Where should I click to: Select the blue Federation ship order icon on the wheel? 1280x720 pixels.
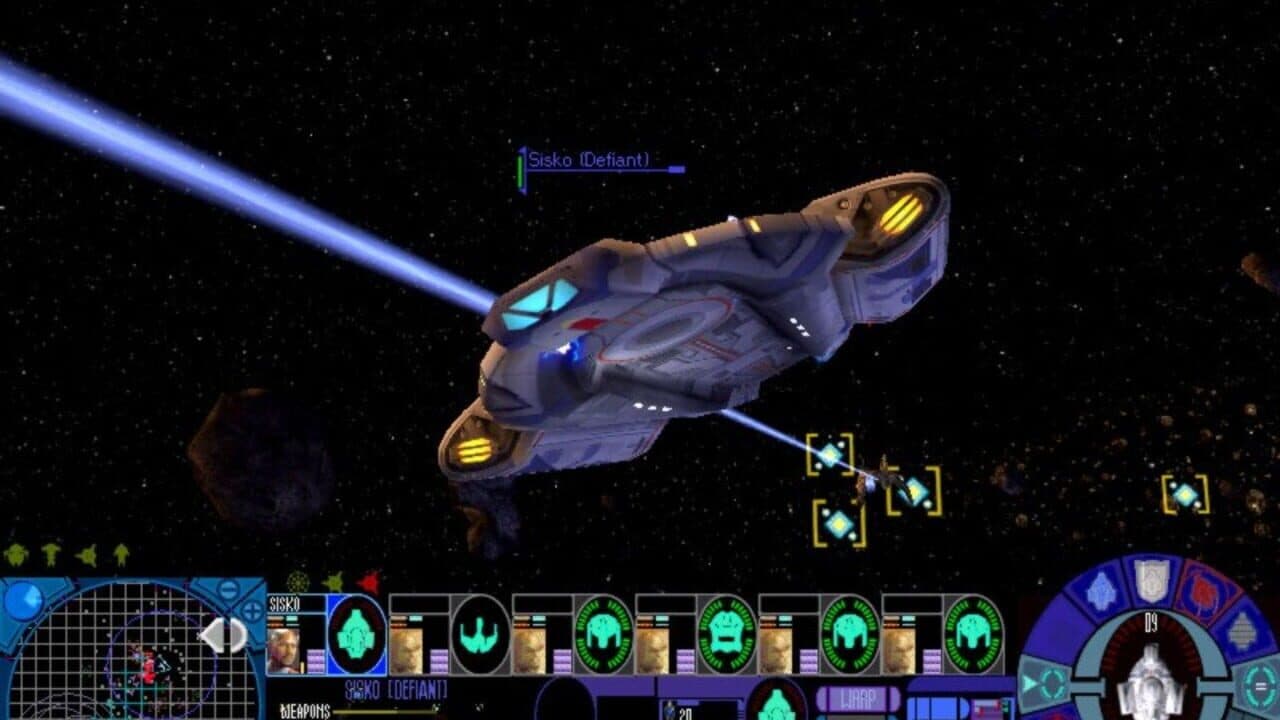1099,590
